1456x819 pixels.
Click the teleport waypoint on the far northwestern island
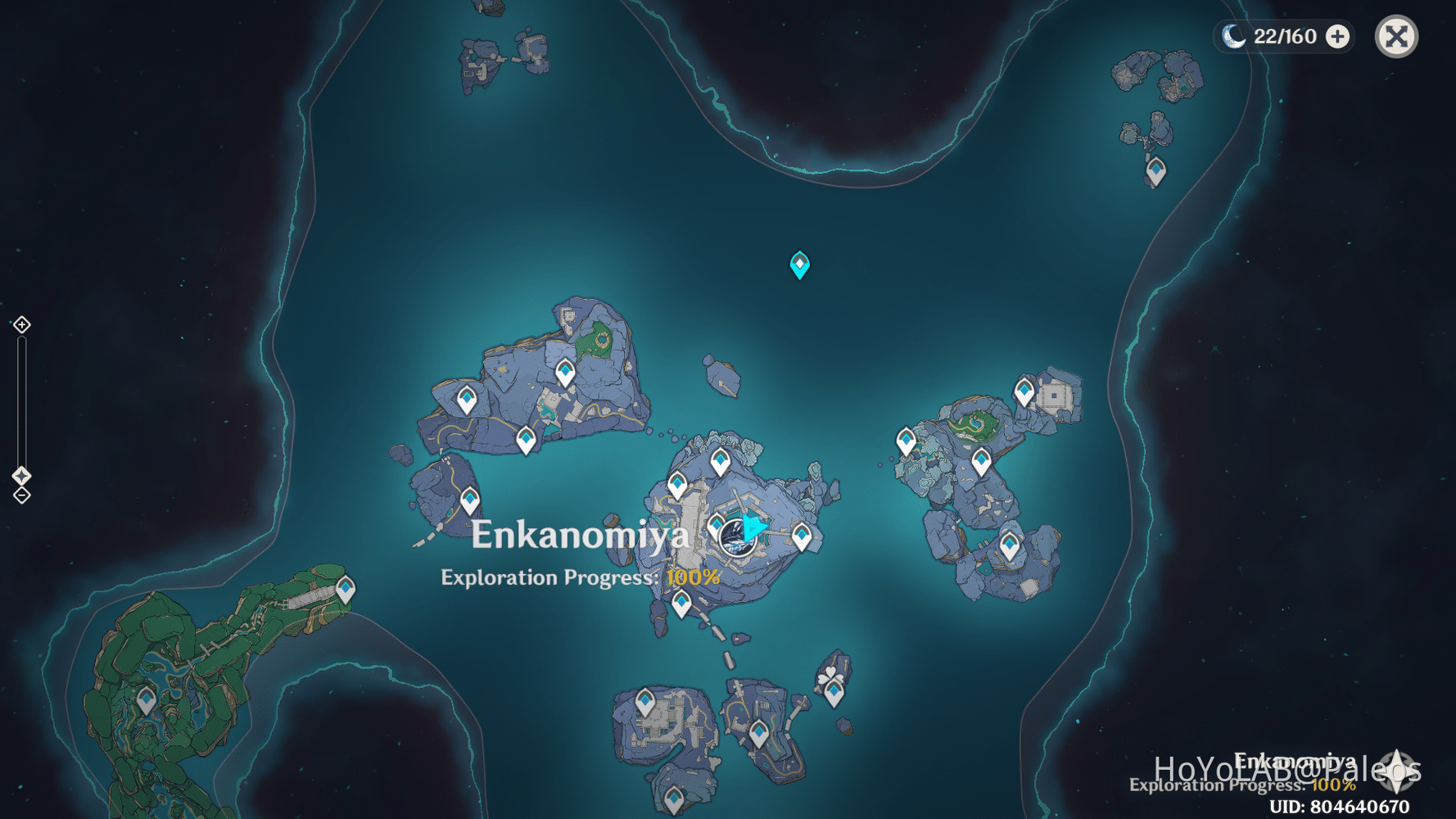[468, 399]
